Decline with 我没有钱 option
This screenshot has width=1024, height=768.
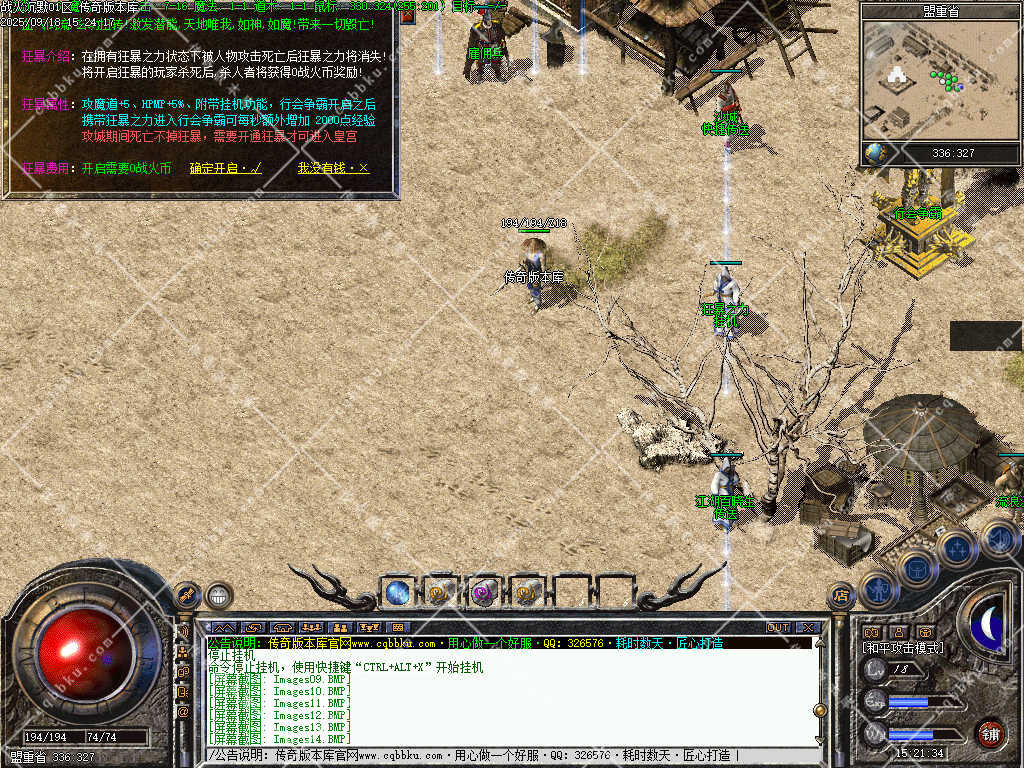(333, 168)
